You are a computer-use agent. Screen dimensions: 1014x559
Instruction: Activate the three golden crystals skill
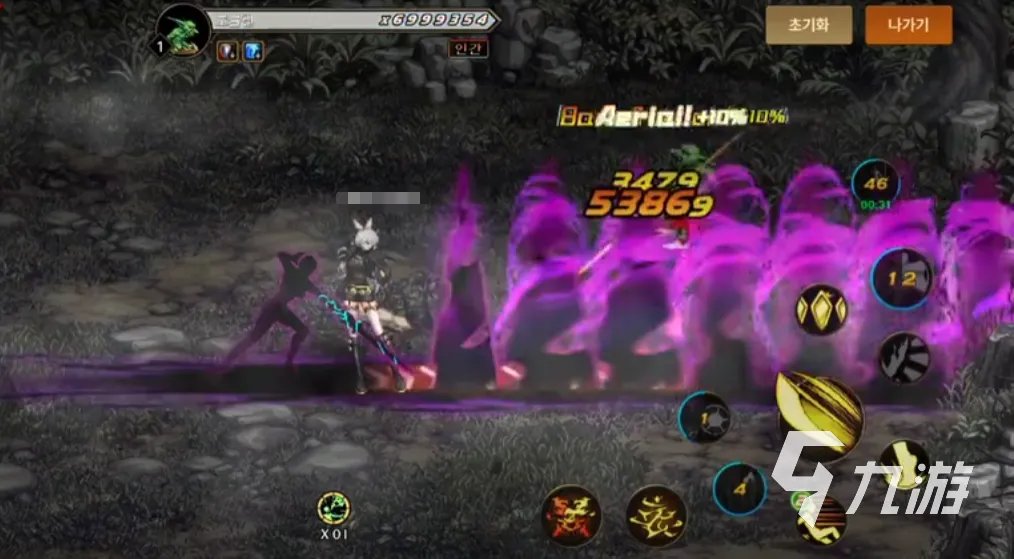[x=821, y=310]
